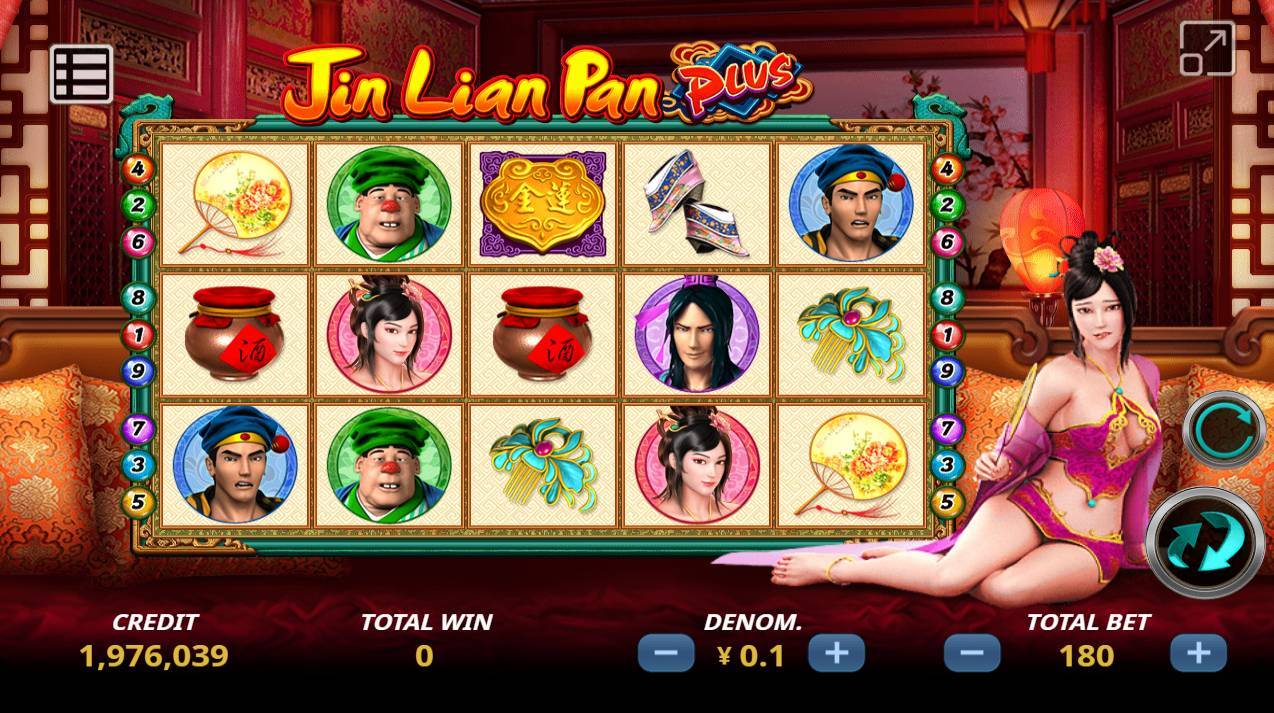
Task: Increase the denomination with the plus button
Action: [836, 654]
